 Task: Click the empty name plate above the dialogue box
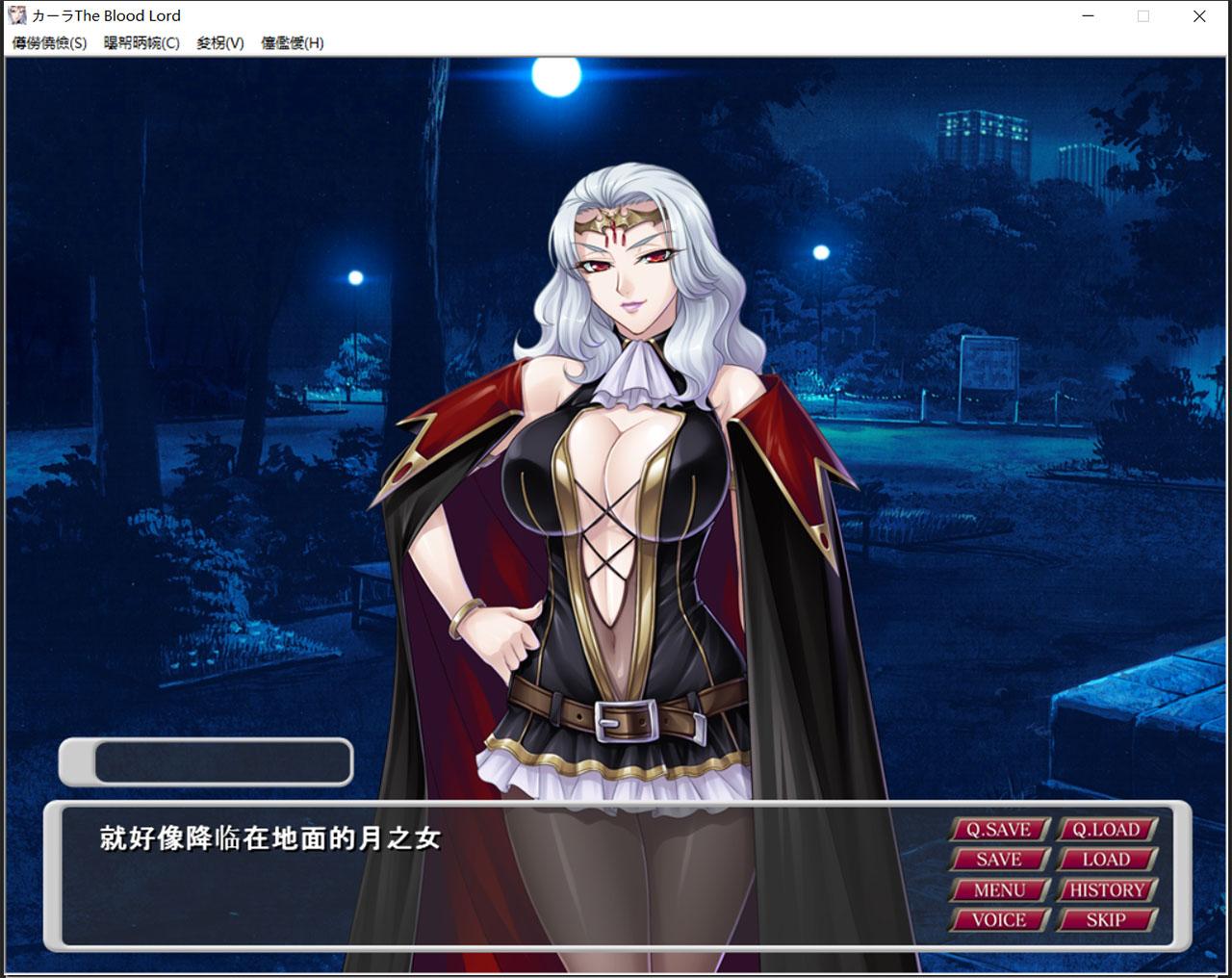pyautogui.click(x=205, y=760)
